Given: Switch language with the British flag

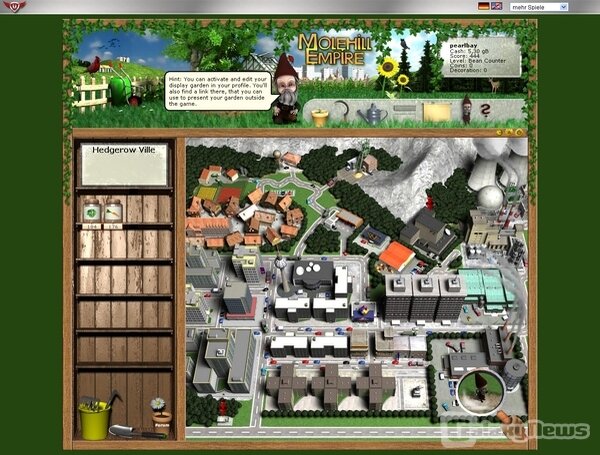Looking at the screenshot, I should click(497, 6).
